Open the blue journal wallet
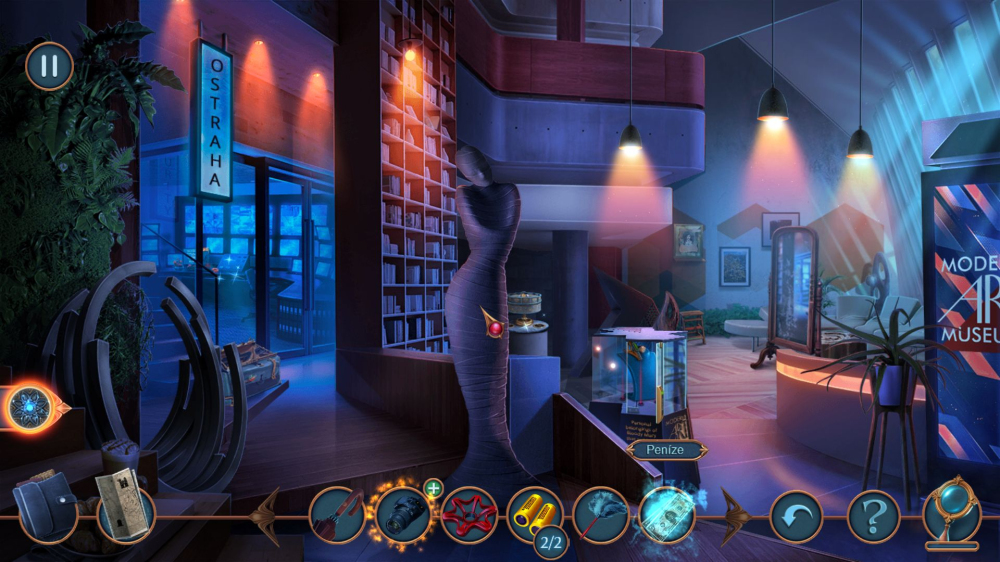Image resolution: width=1000 pixels, height=562 pixels. (46, 507)
